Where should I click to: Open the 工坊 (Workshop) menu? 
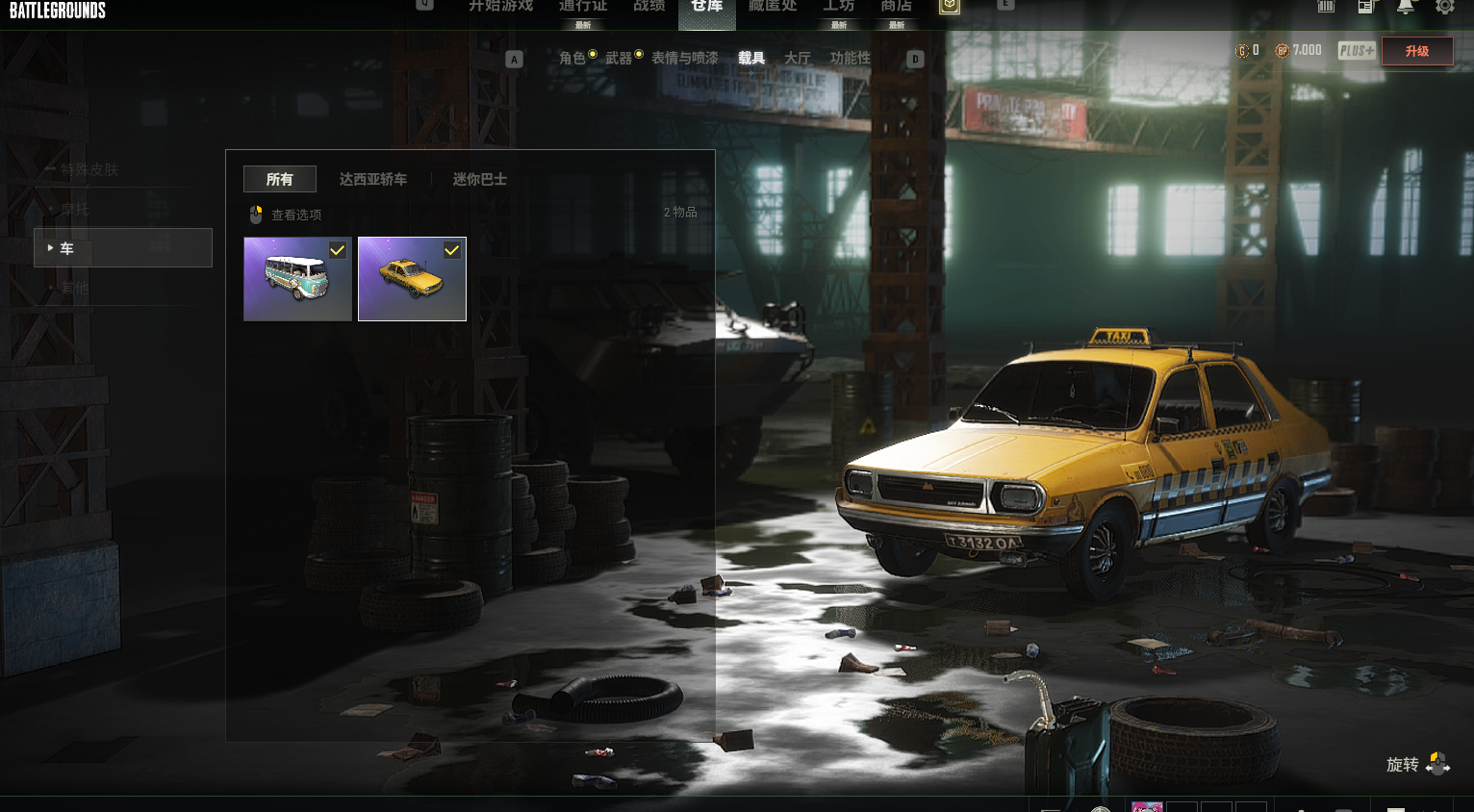[839, 7]
